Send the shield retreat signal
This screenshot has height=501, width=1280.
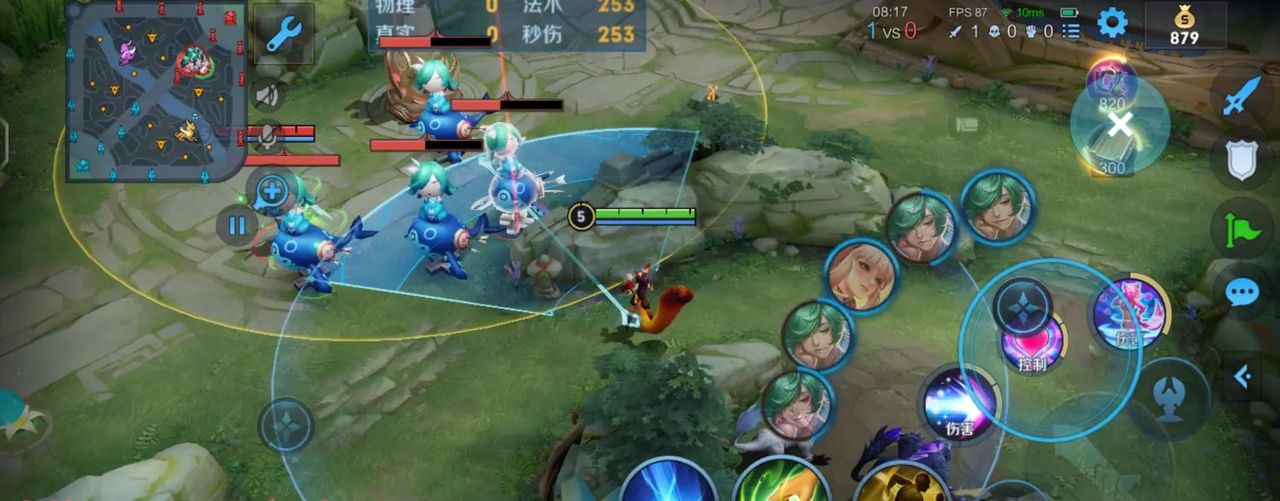1241,160
